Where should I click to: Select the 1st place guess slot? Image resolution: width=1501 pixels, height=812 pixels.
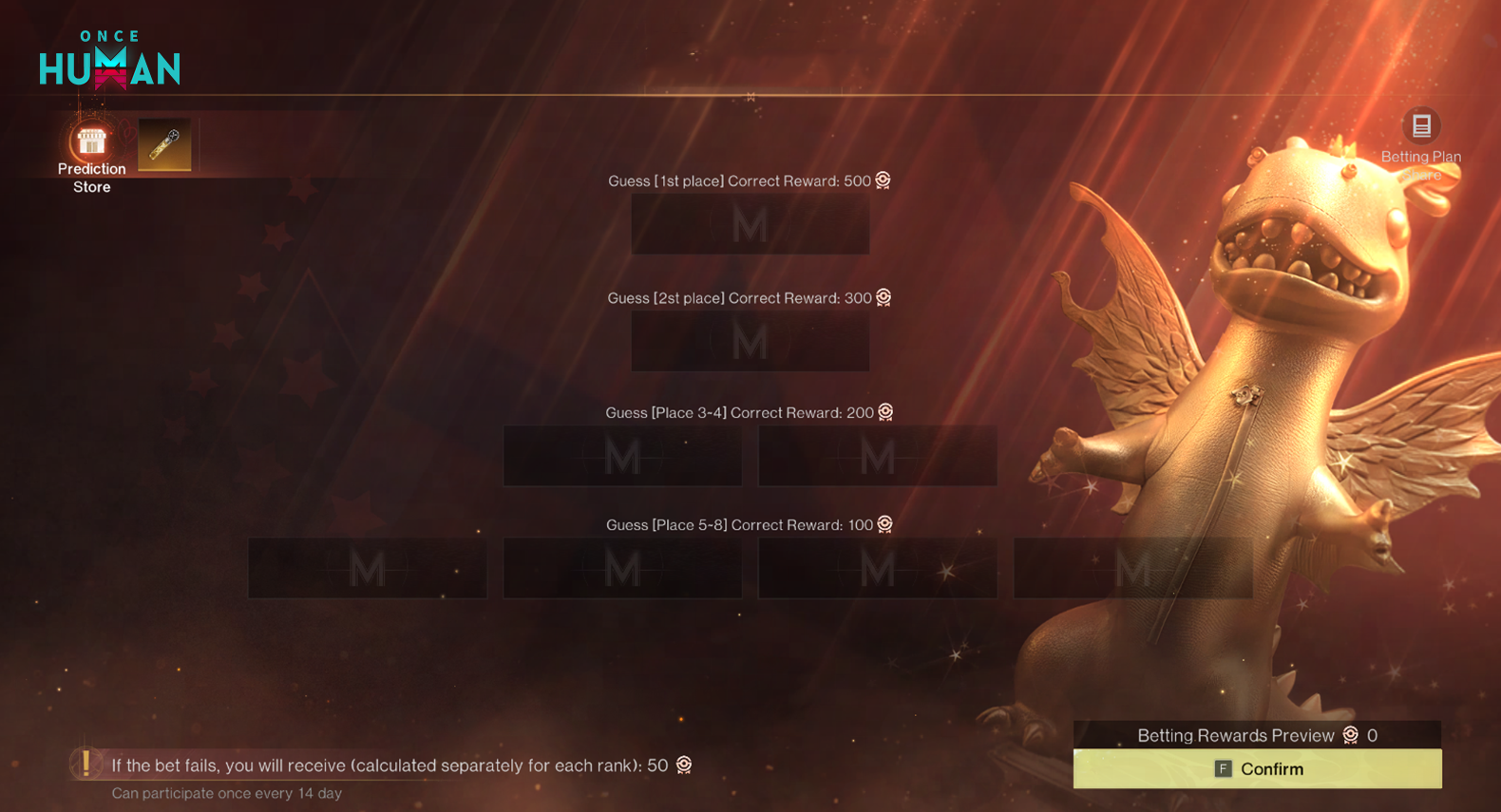(x=750, y=225)
